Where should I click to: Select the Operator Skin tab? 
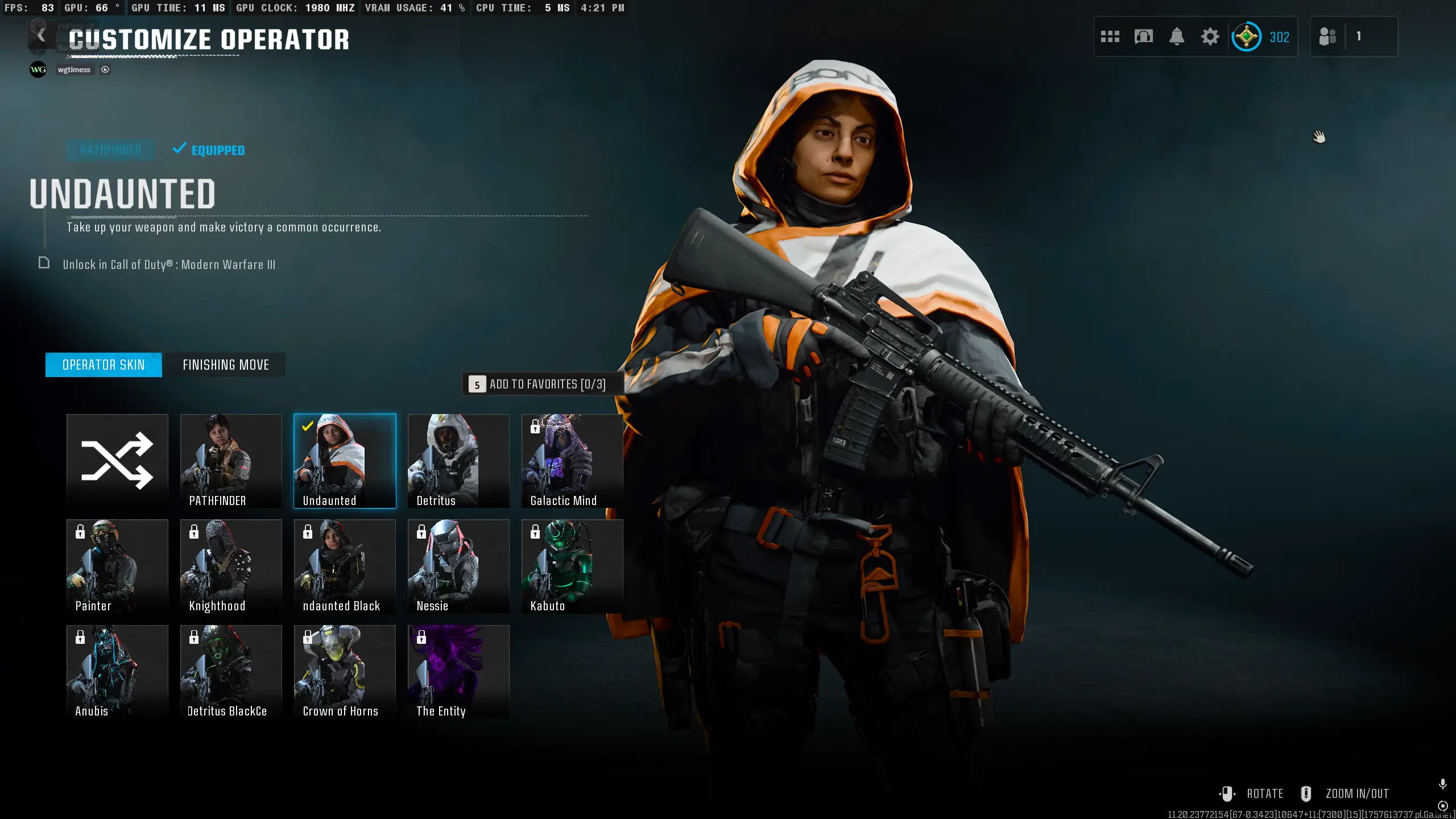[x=104, y=365]
